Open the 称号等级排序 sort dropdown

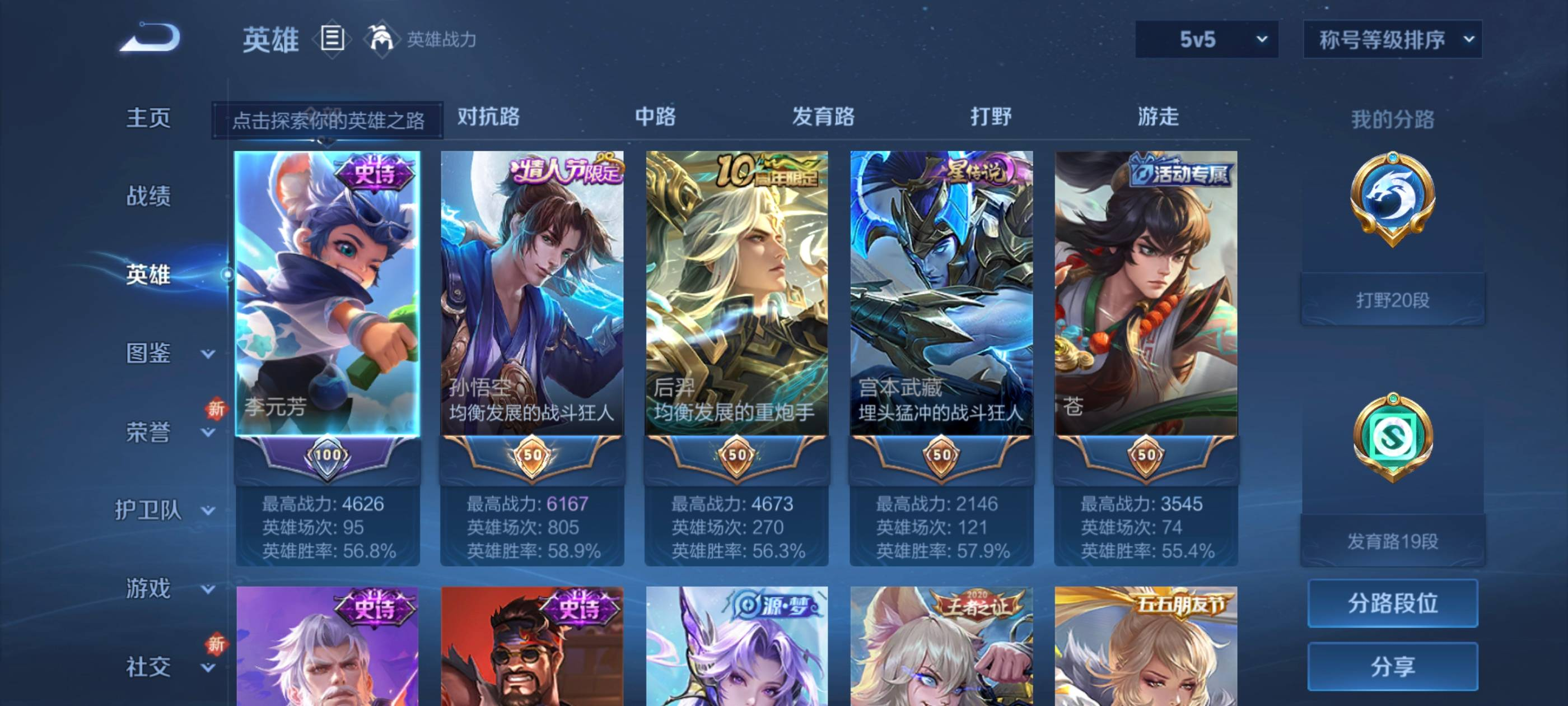pyautogui.click(x=1392, y=40)
